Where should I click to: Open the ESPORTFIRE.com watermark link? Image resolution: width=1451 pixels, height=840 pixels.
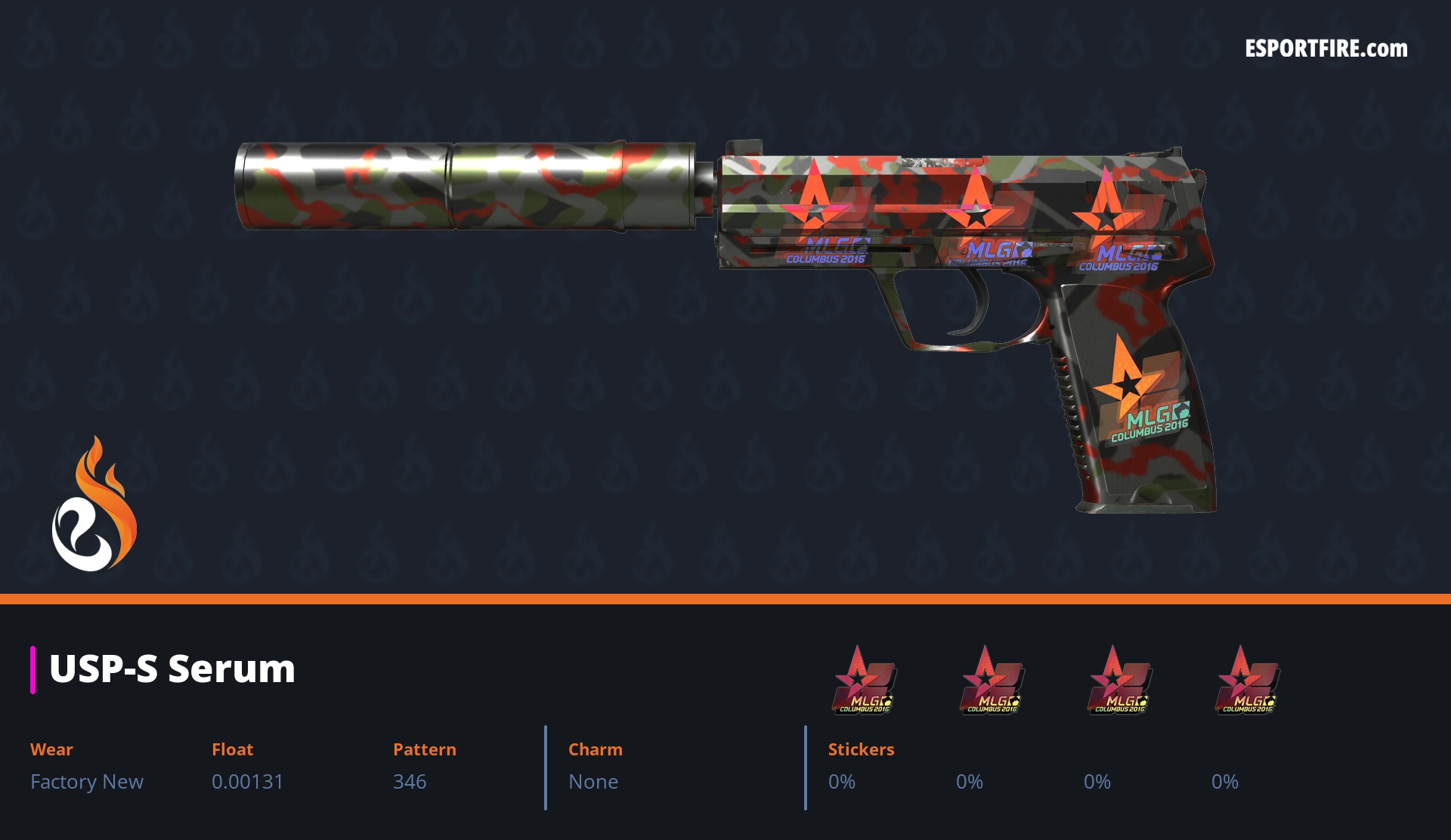point(1326,49)
